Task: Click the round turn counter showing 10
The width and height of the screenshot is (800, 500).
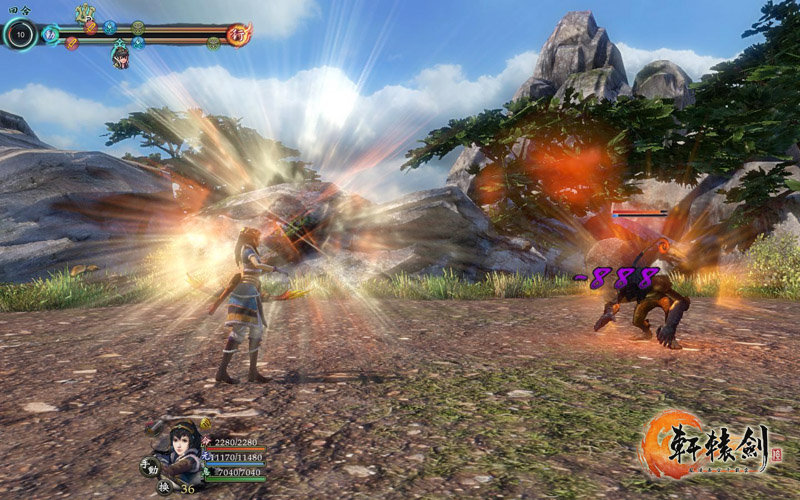Action: coord(19,34)
